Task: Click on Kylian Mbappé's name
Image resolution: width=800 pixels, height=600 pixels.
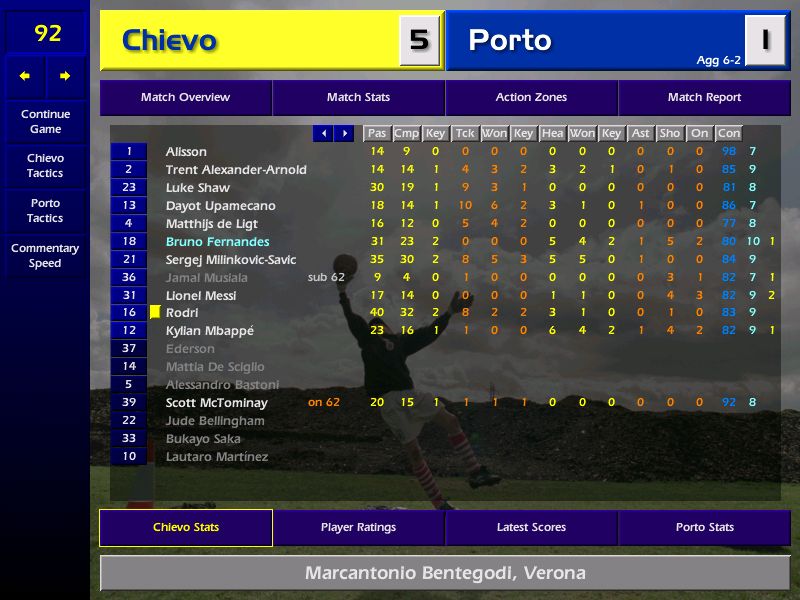Action: pyautogui.click(x=210, y=331)
